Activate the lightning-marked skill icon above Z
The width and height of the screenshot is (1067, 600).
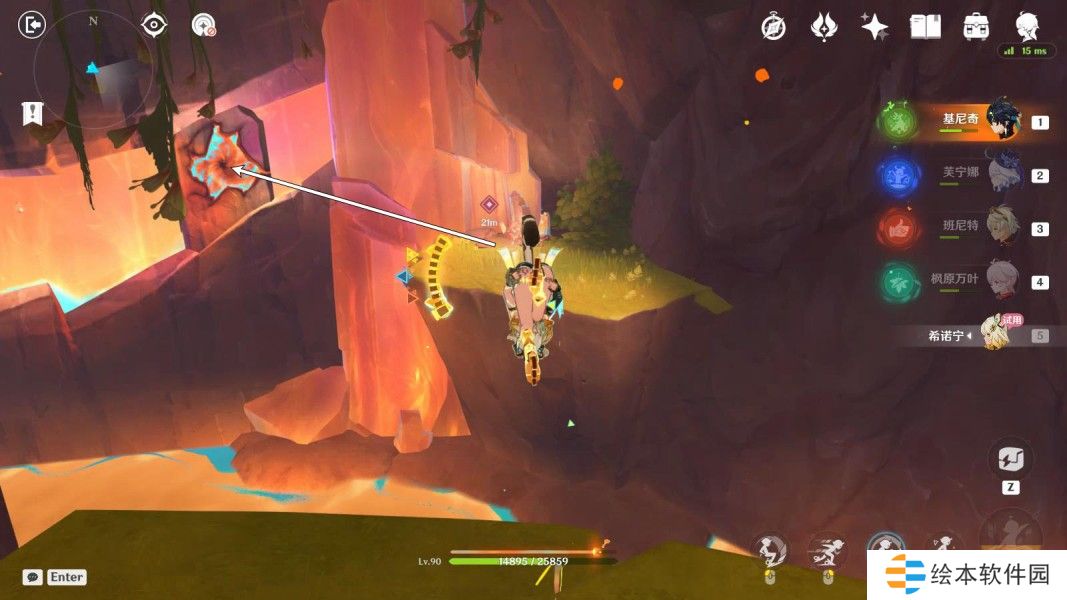(1008, 459)
